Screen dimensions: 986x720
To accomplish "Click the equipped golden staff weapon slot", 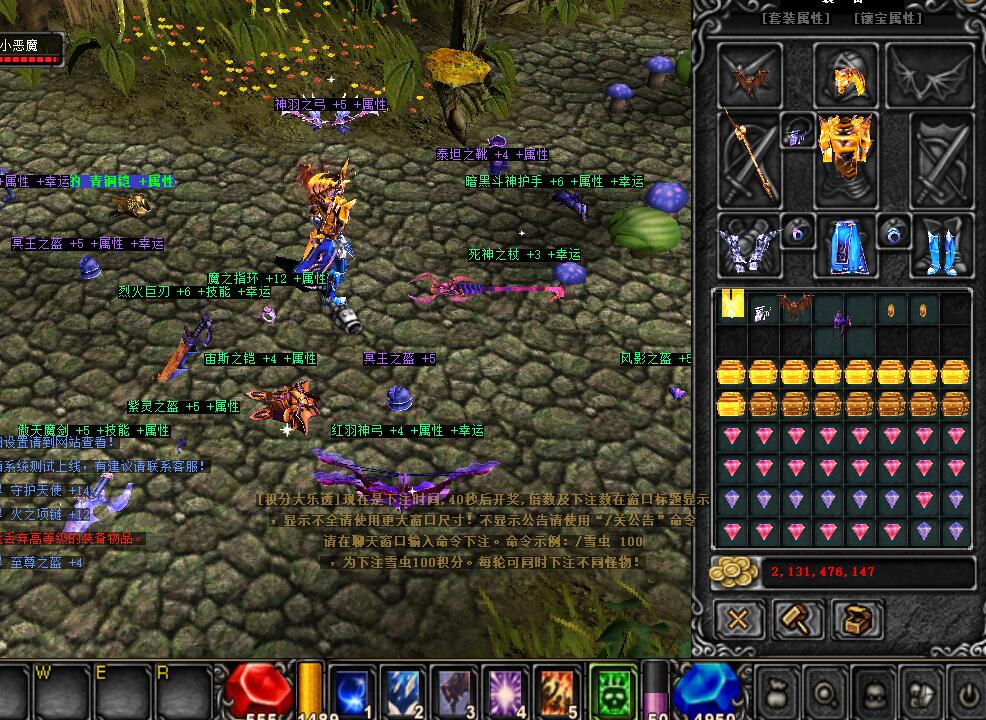I will point(751,160).
